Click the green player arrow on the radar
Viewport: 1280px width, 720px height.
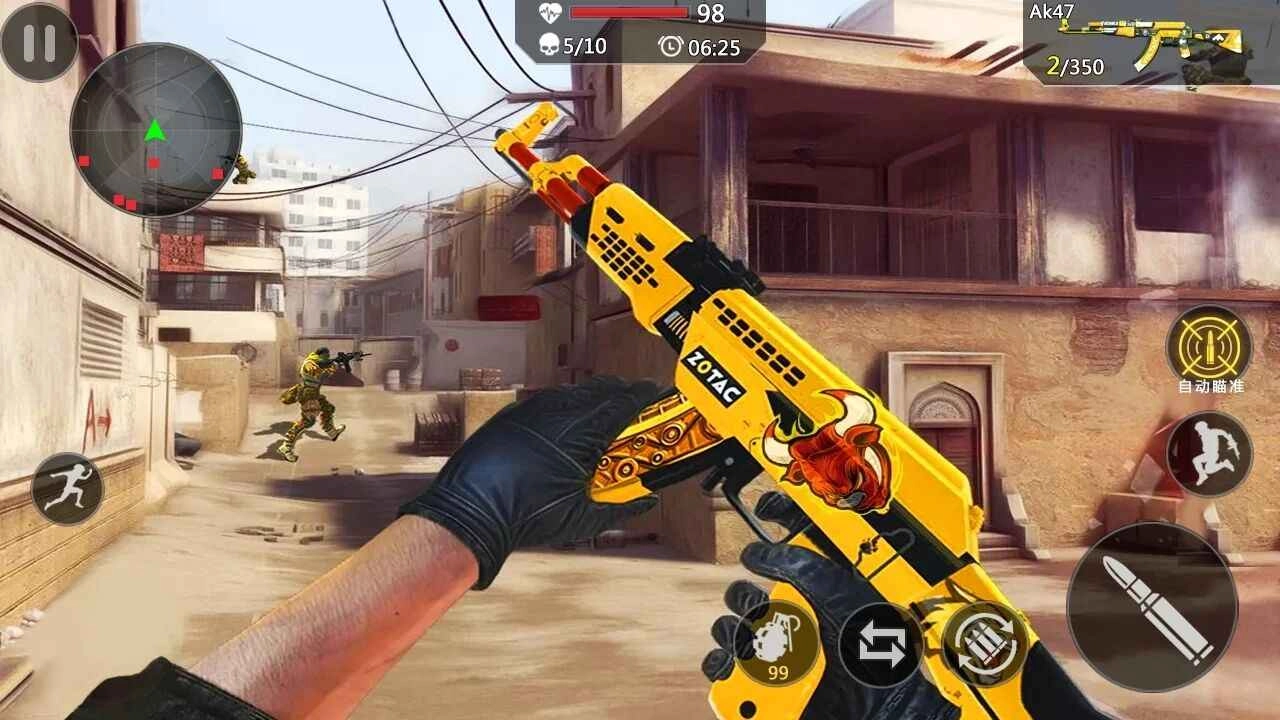(x=155, y=128)
